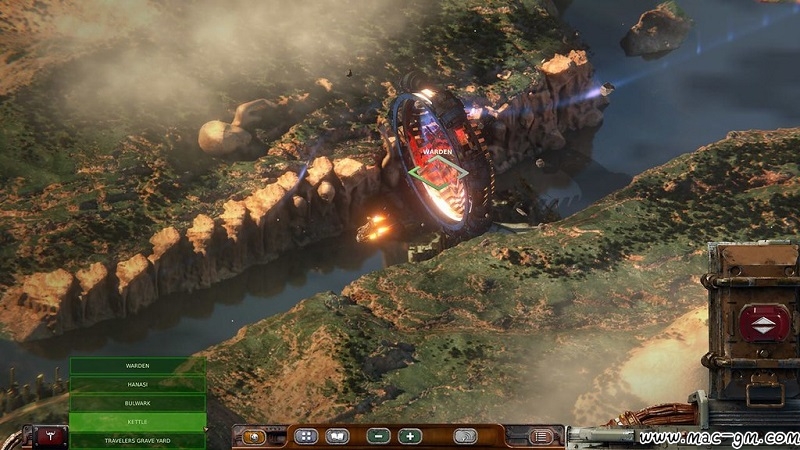This screenshot has width=800, height=450.
Task: Click the red double-arrow panel button
Action: pos(763,323)
